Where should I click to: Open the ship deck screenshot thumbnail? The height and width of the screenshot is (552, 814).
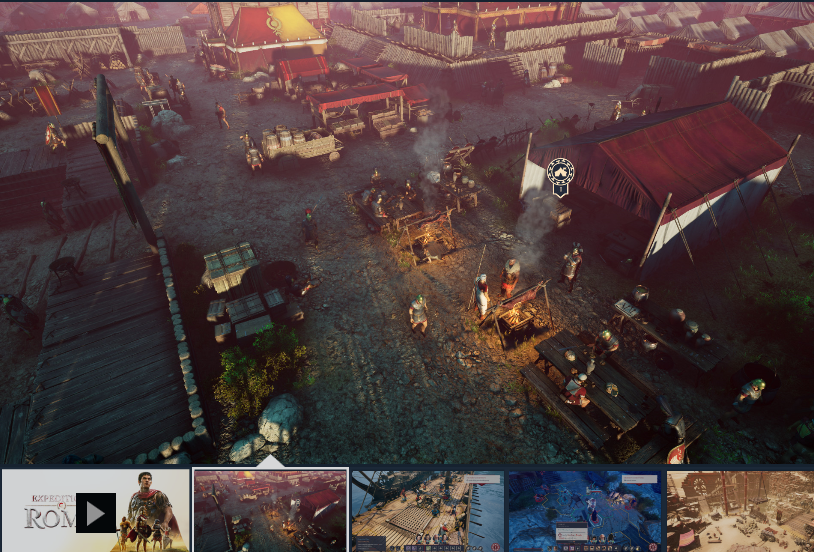427,511
